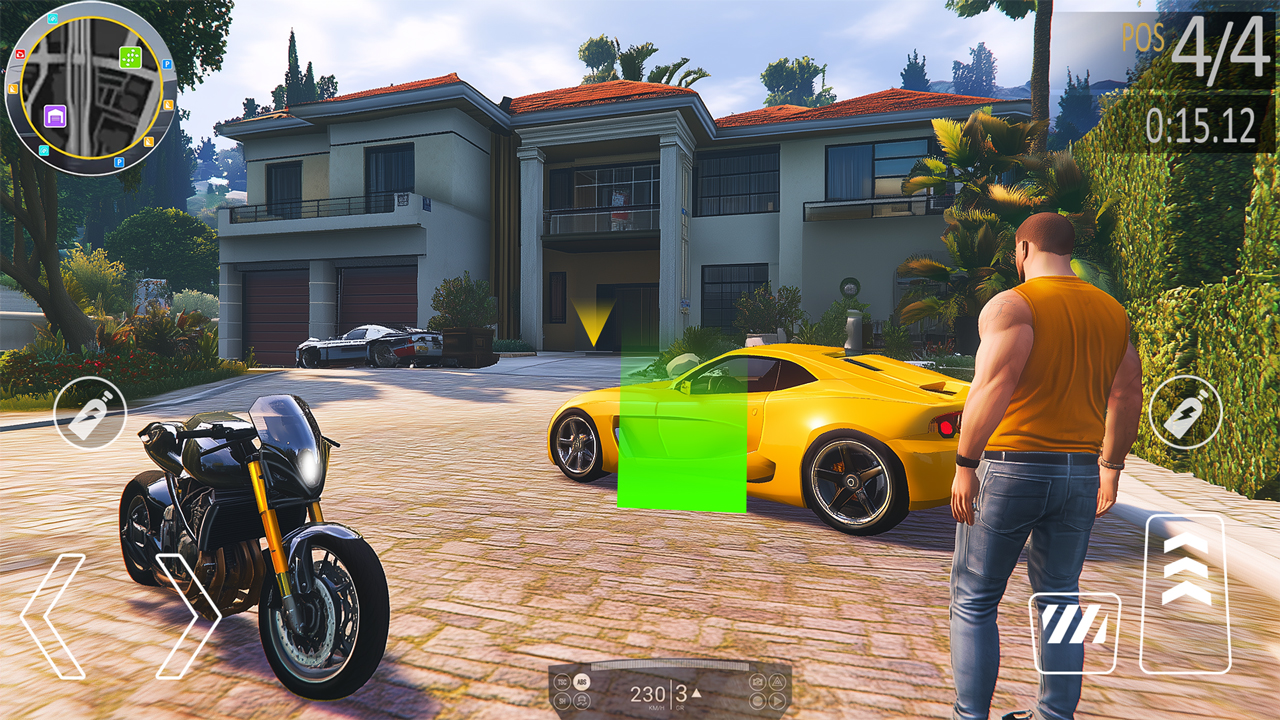Toggle the TSC traction control icon
The width and height of the screenshot is (1280, 720).
click(562, 682)
